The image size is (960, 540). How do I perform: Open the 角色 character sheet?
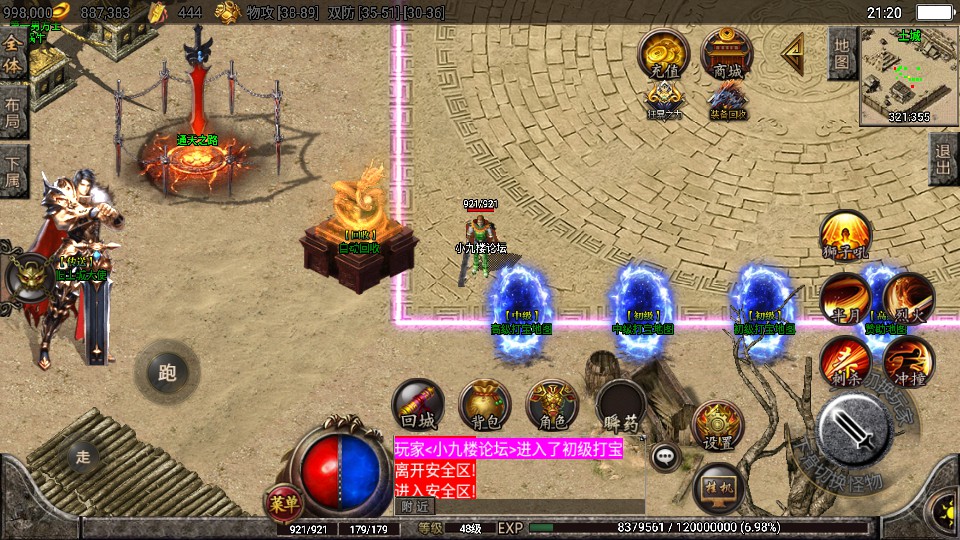(x=552, y=405)
